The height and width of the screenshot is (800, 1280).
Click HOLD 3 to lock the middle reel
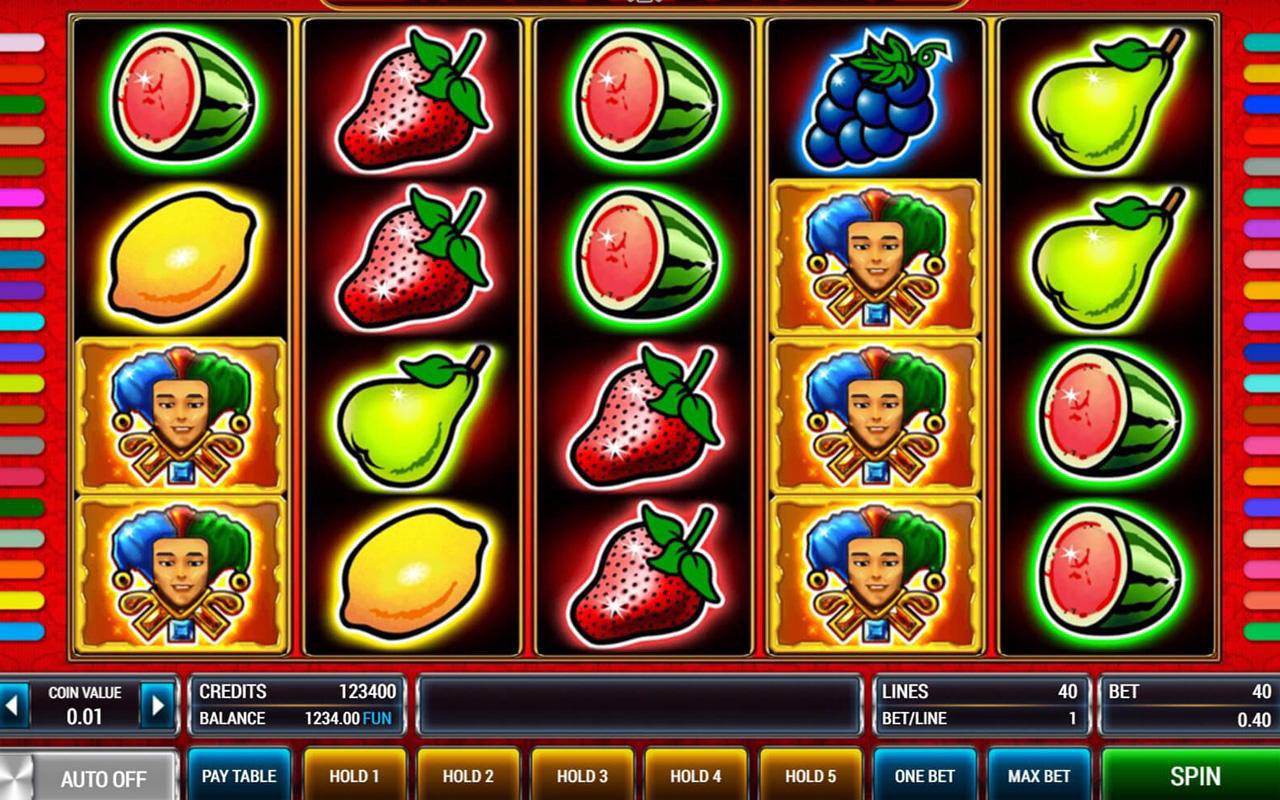582,776
